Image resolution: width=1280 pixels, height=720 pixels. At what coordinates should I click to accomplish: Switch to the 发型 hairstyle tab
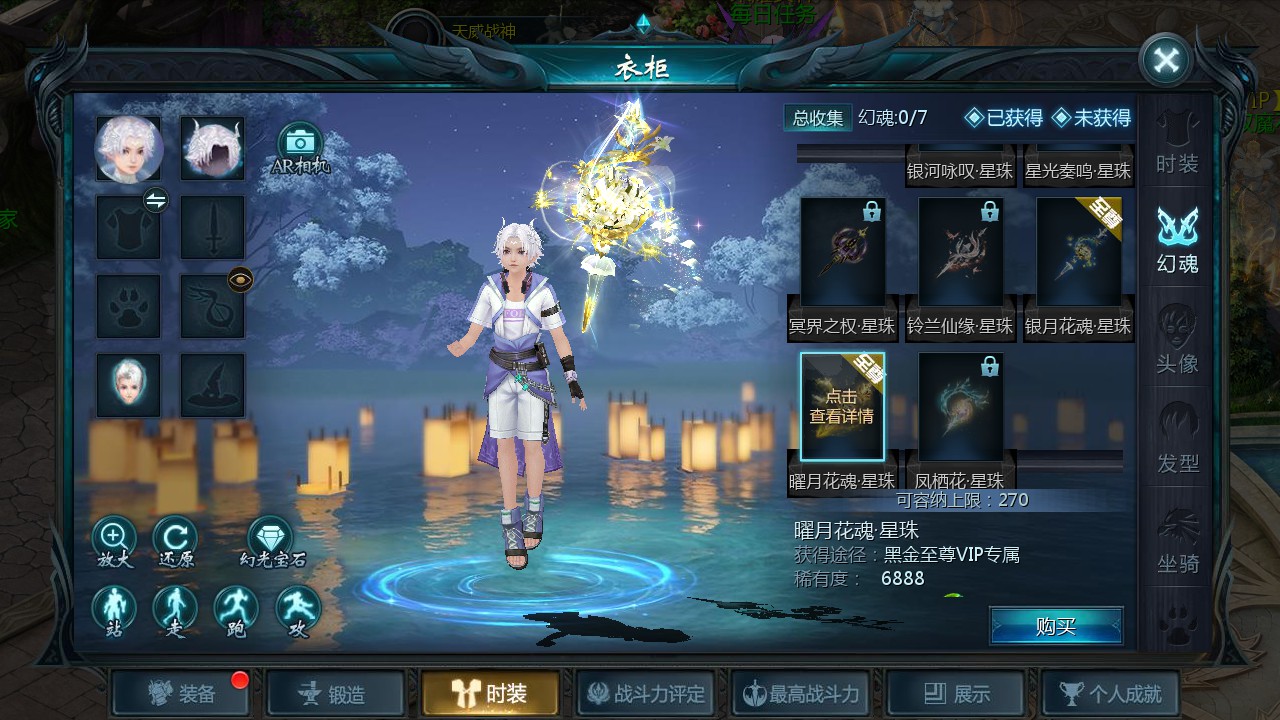[x=1177, y=440]
